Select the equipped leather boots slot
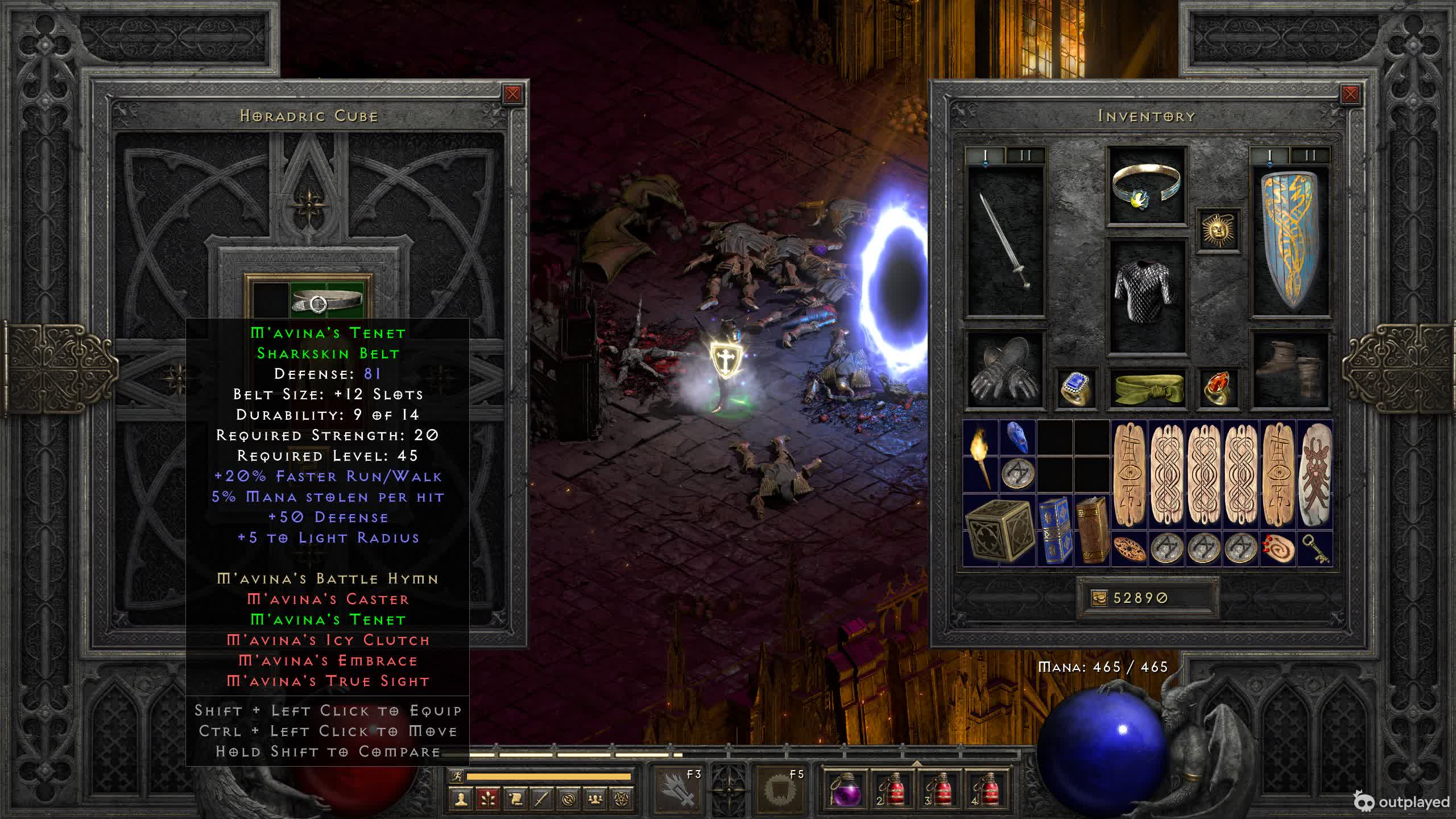Image resolution: width=1456 pixels, height=819 pixels. (1290, 370)
